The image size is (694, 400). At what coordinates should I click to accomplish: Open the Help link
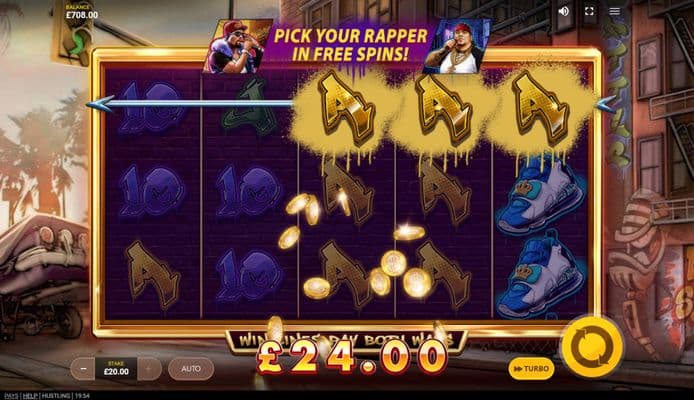point(31,395)
